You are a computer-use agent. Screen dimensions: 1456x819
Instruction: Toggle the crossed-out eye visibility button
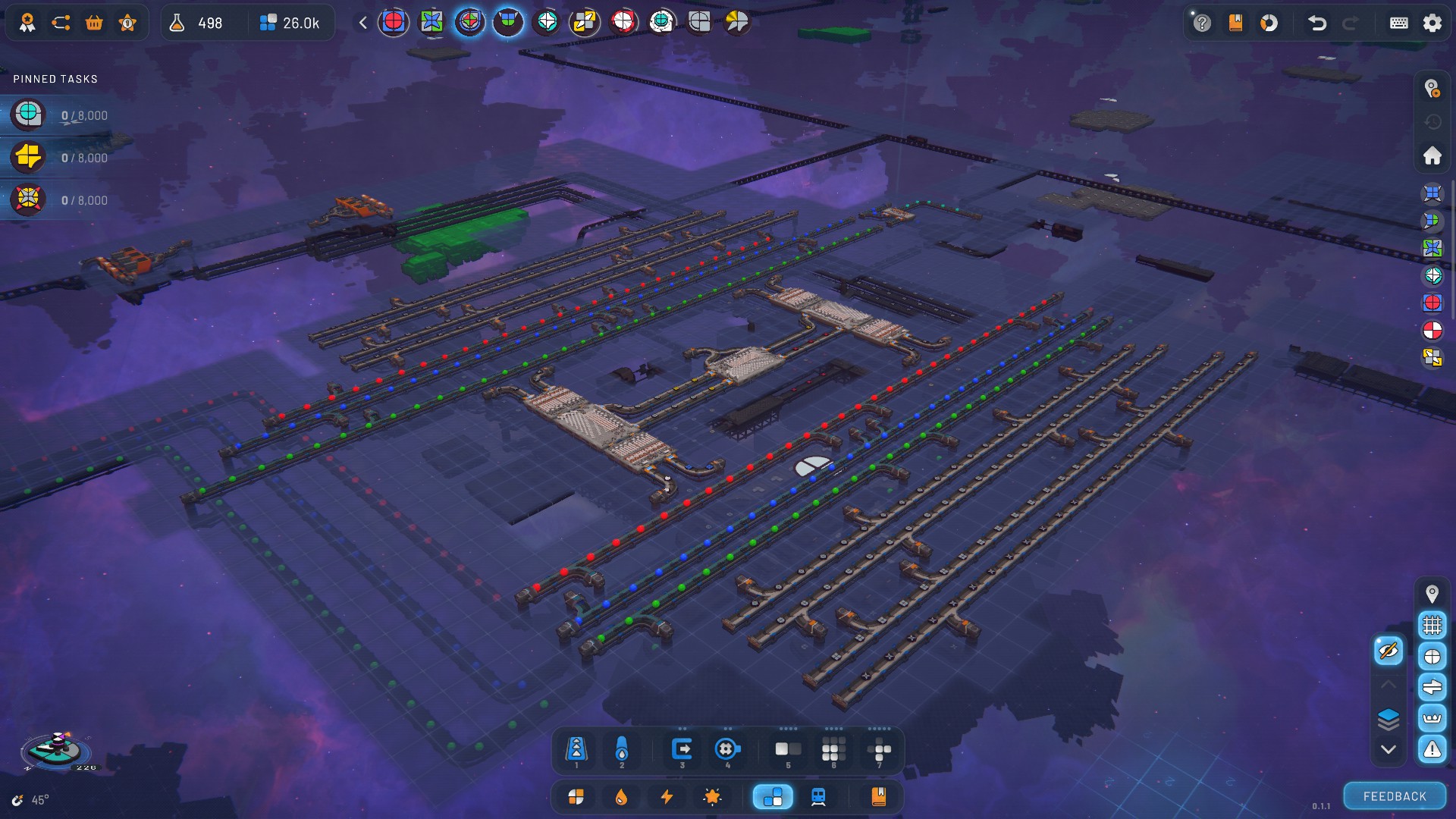pos(1389,651)
